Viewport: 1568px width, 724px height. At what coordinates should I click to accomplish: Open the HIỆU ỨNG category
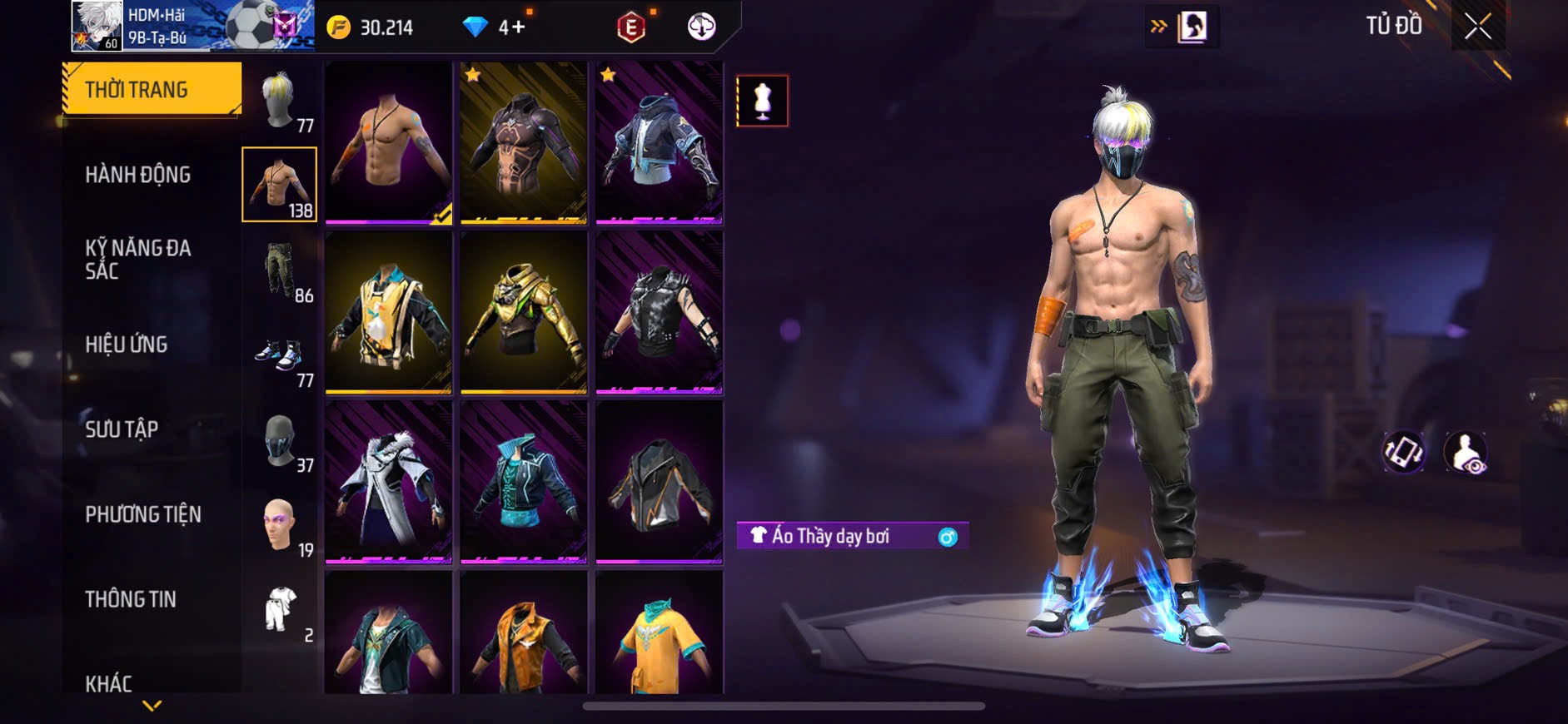pyautogui.click(x=127, y=345)
